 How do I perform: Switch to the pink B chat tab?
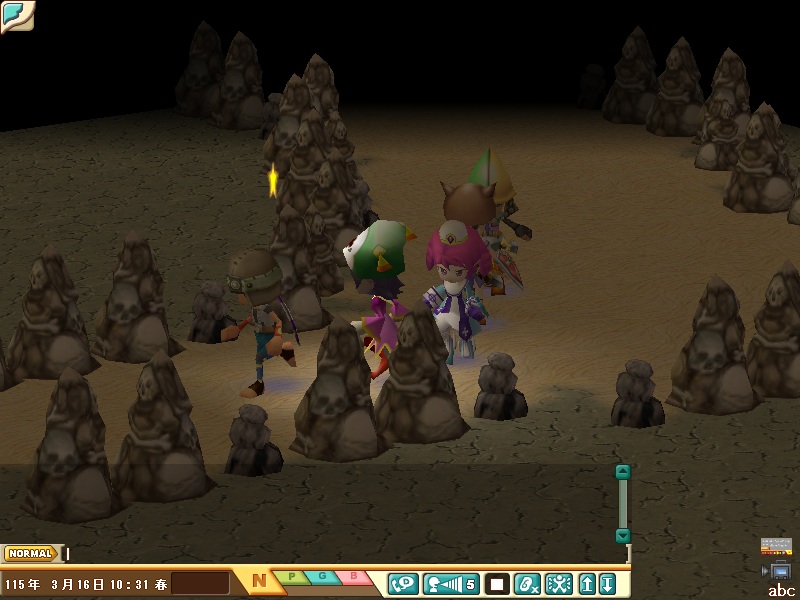354,577
